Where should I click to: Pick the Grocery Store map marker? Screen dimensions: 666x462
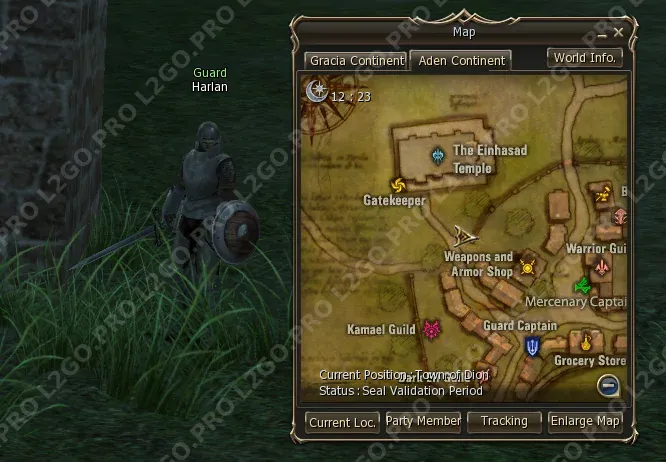click(x=587, y=342)
